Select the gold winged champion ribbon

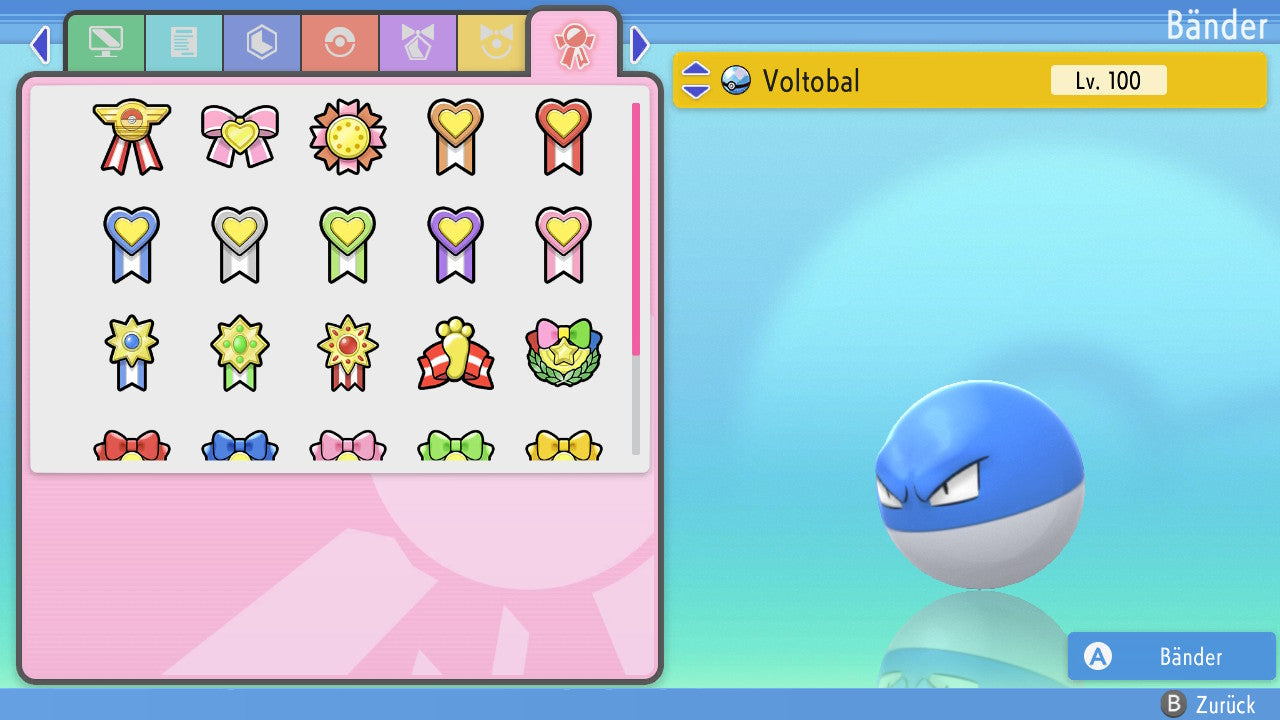[131, 136]
